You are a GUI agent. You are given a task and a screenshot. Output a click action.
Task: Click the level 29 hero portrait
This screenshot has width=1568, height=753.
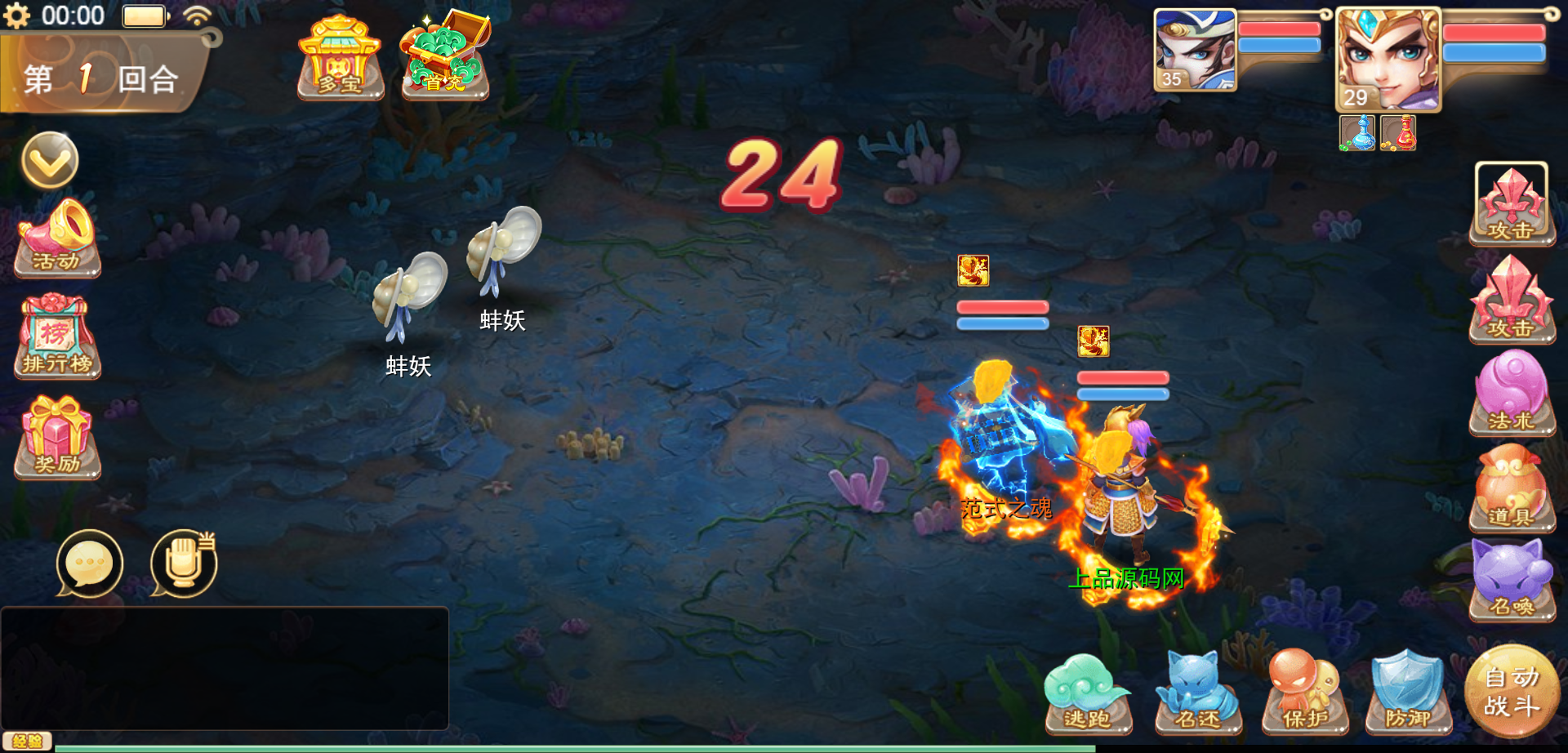pos(1388,60)
